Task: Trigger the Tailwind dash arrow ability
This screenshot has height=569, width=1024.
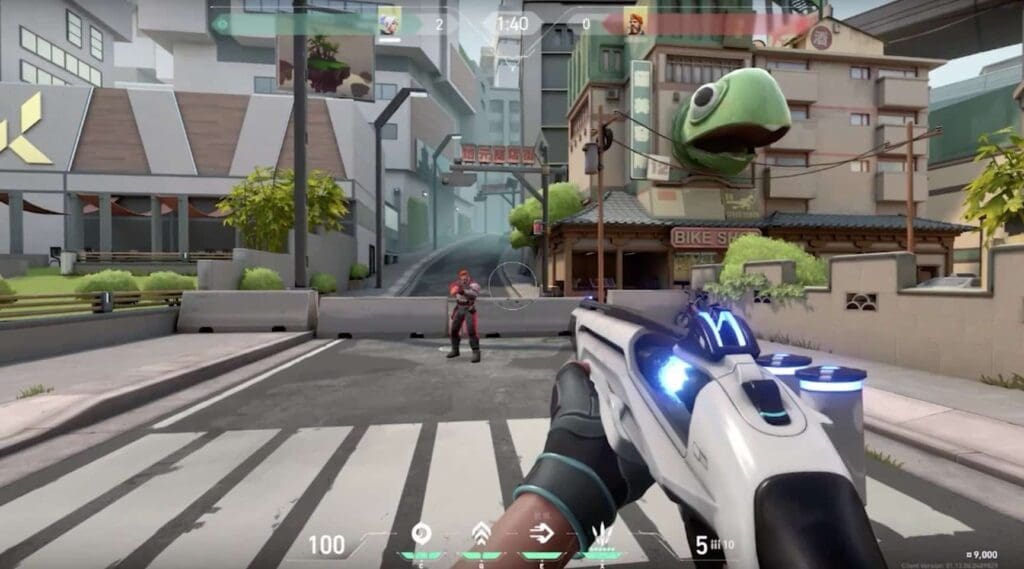Action: click(540, 535)
